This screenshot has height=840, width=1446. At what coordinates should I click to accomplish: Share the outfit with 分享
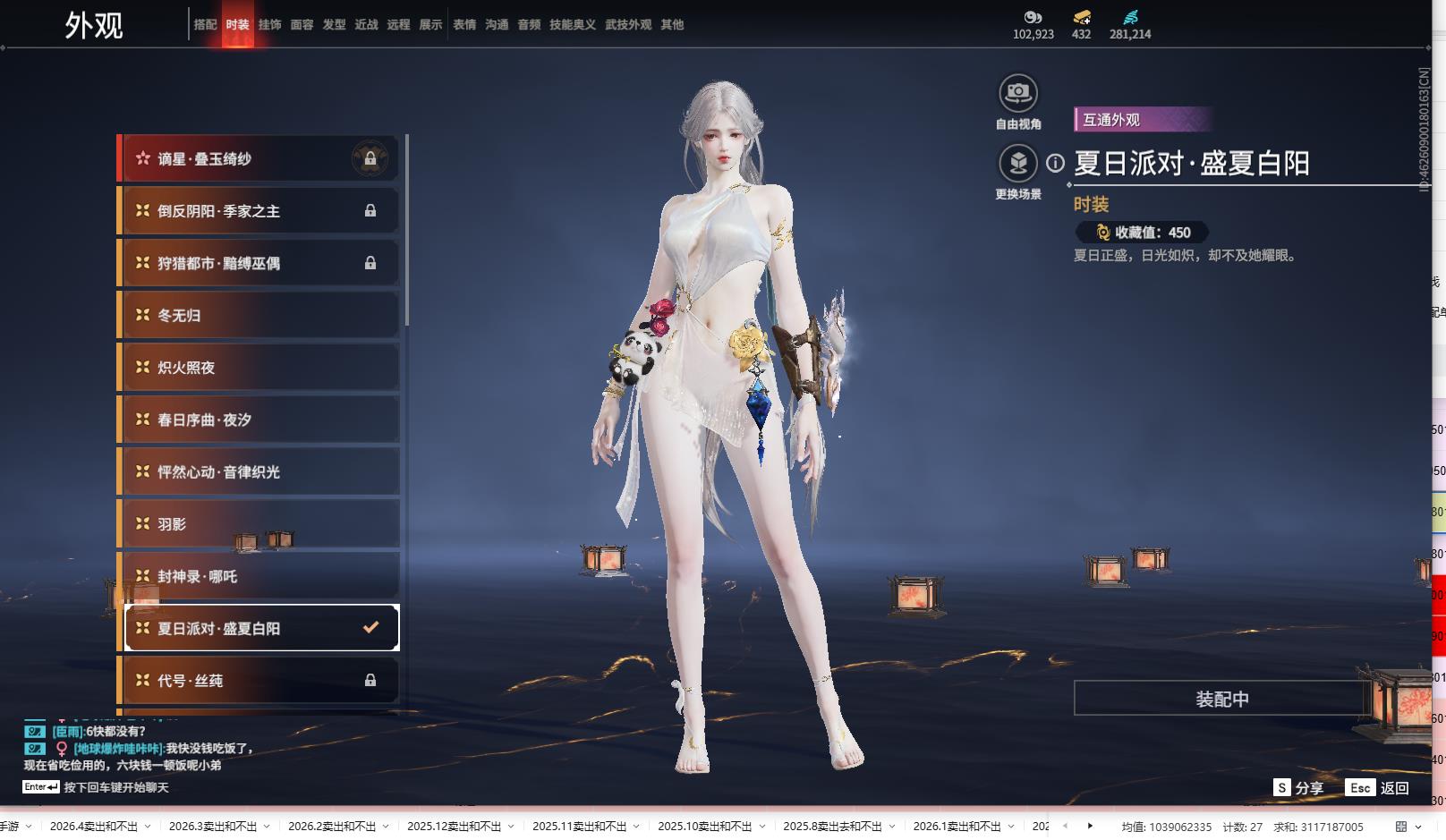(x=1298, y=788)
